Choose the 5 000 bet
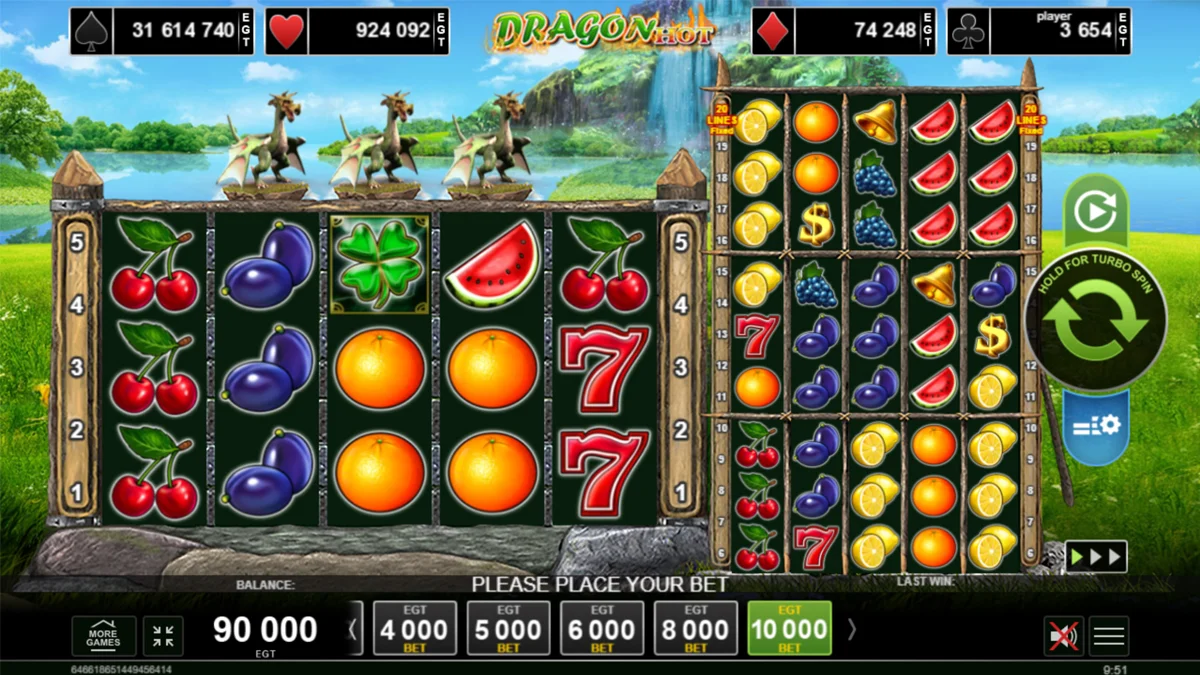 [x=508, y=629]
